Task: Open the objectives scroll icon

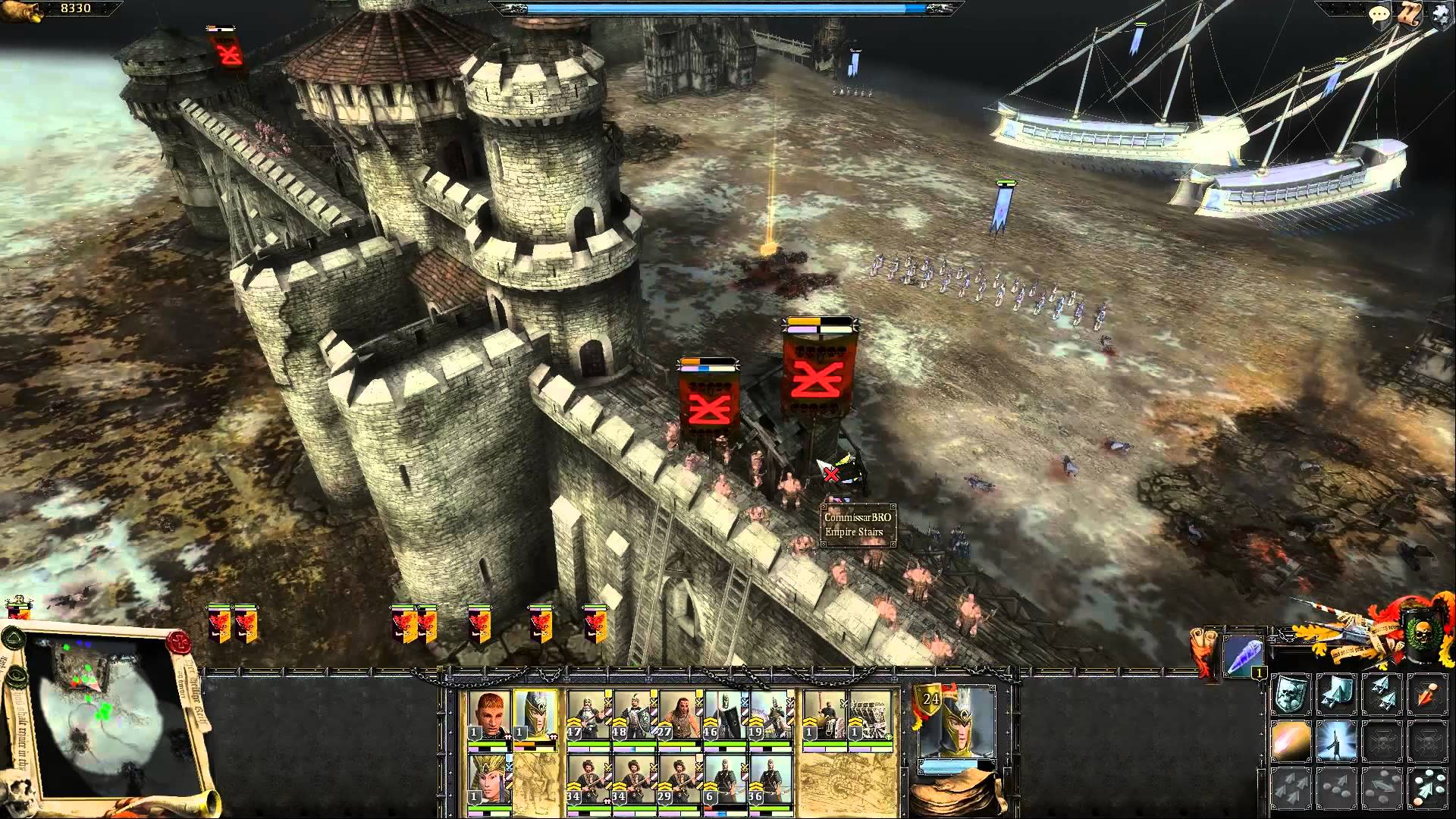Action: point(1410,14)
